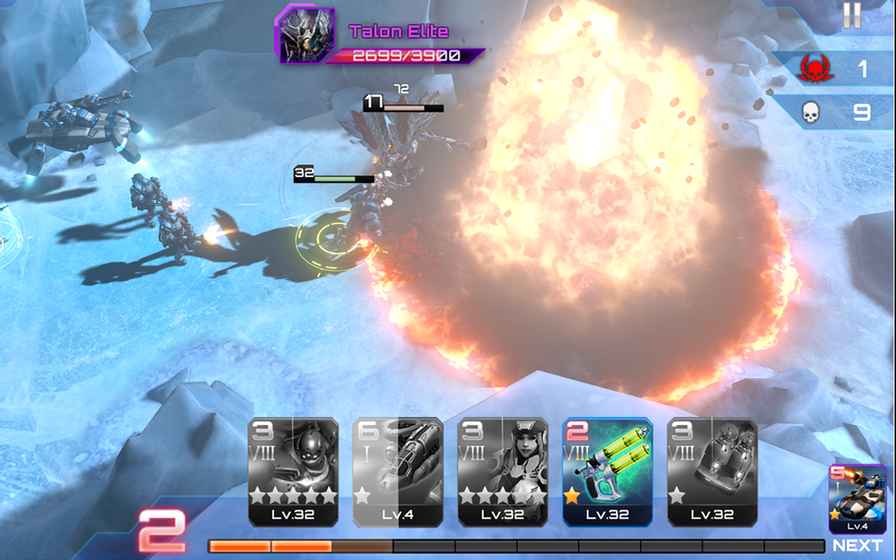Select the five-star robot soldier card
This screenshot has width=896, height=560.
[x=293, y=471]
